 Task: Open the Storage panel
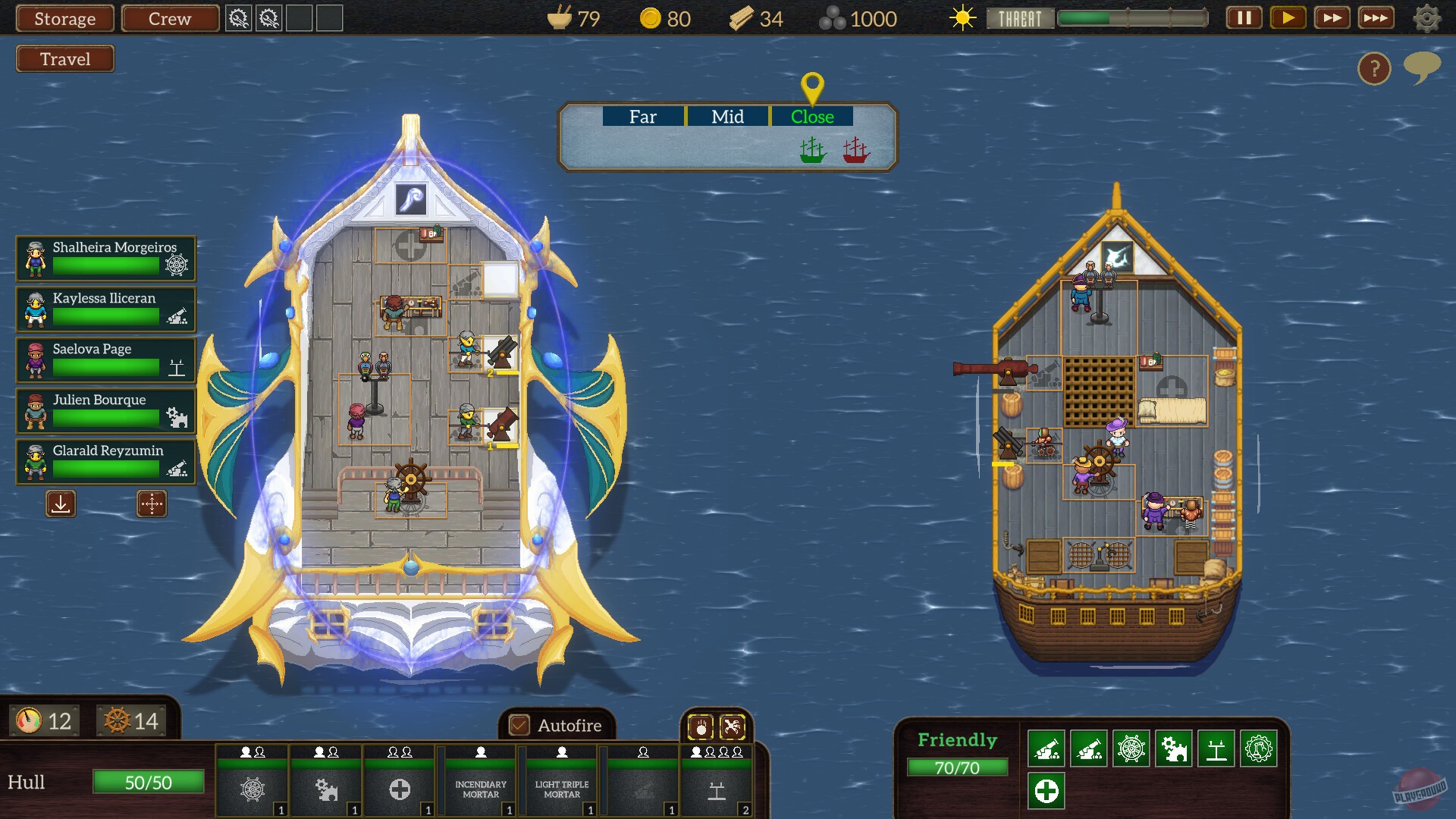(x=64, y=18)
